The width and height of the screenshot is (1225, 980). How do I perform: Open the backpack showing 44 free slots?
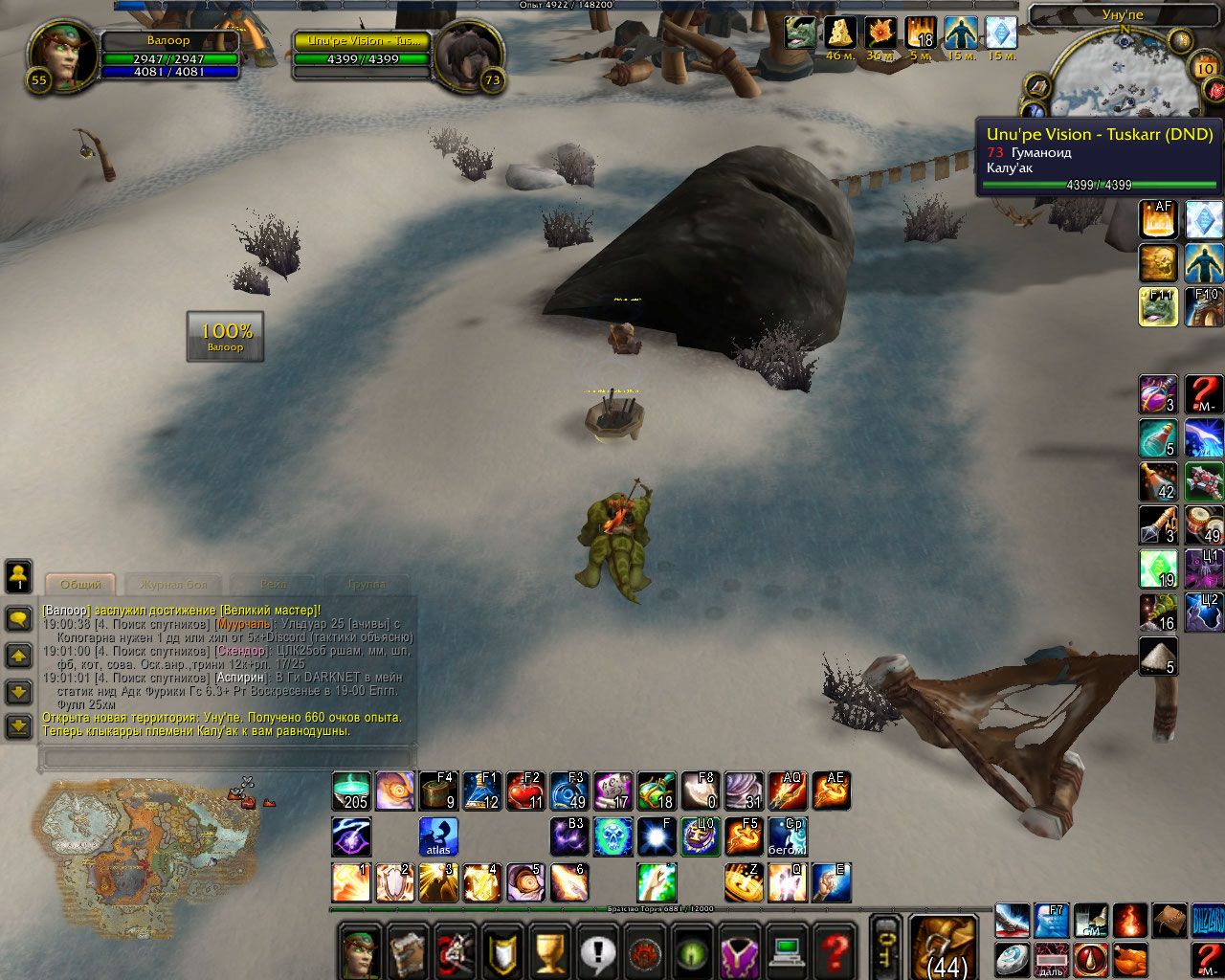coord(944,948)
